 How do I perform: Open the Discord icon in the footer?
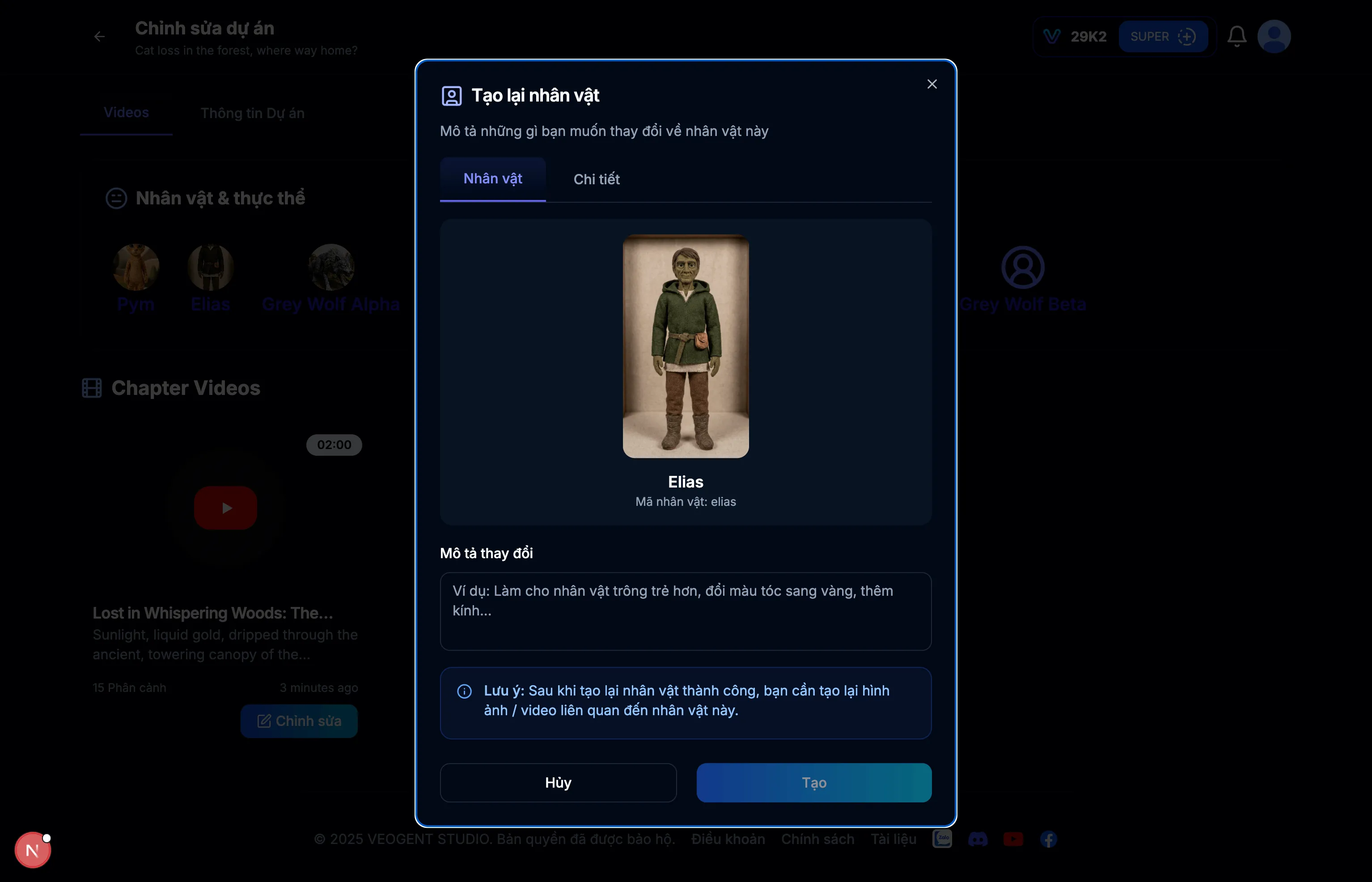tap(978, 839)
